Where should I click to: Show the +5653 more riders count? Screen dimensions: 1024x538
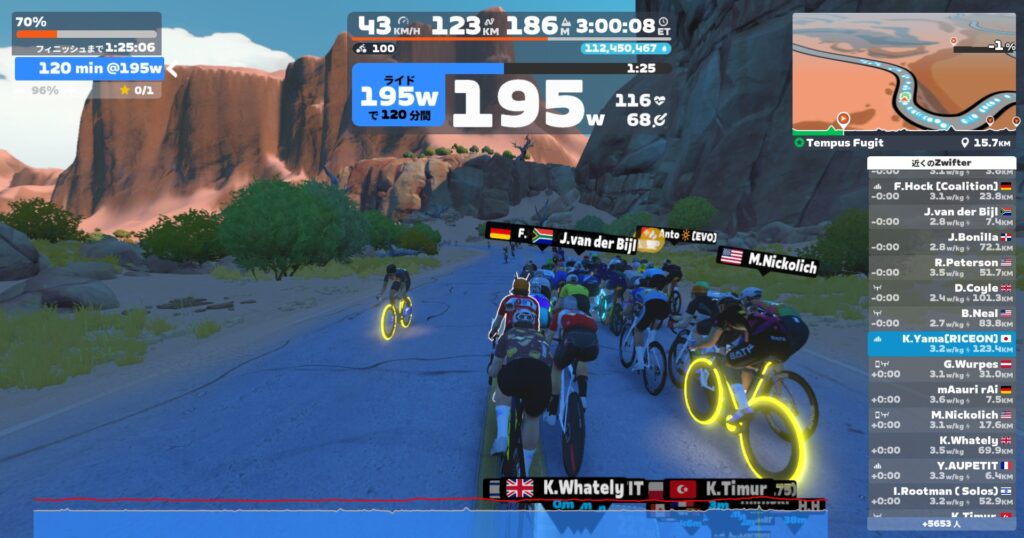point(941,522)
